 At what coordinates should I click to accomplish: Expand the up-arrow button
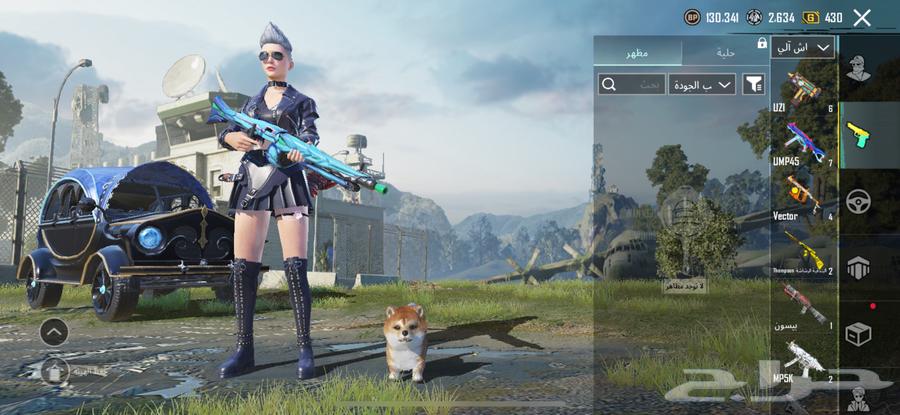tap(54, 331)
